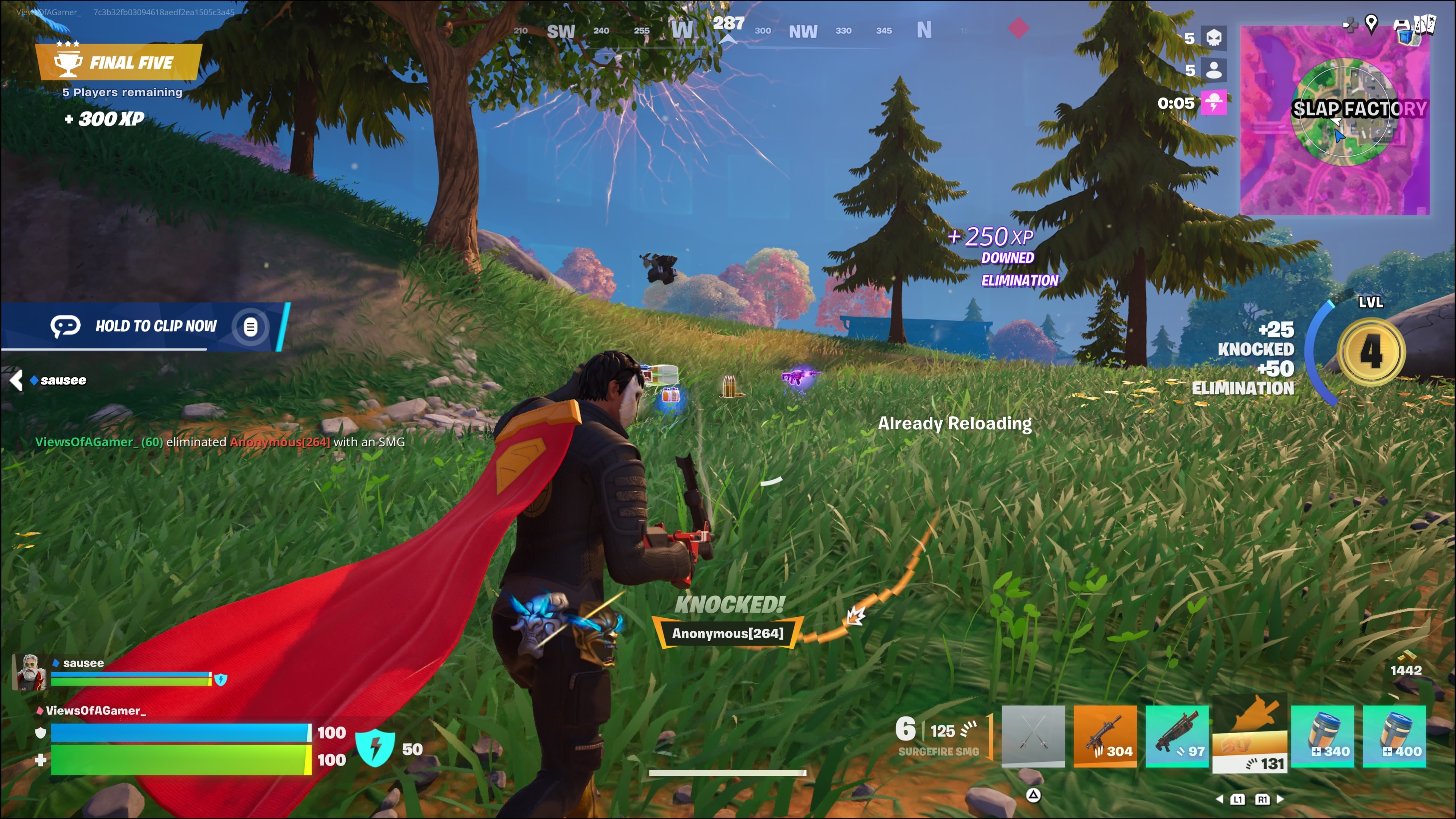The image size is (1456, 819).
Task: Collapse the squad panel arrow beside sausee
Action: pos(16,380)
